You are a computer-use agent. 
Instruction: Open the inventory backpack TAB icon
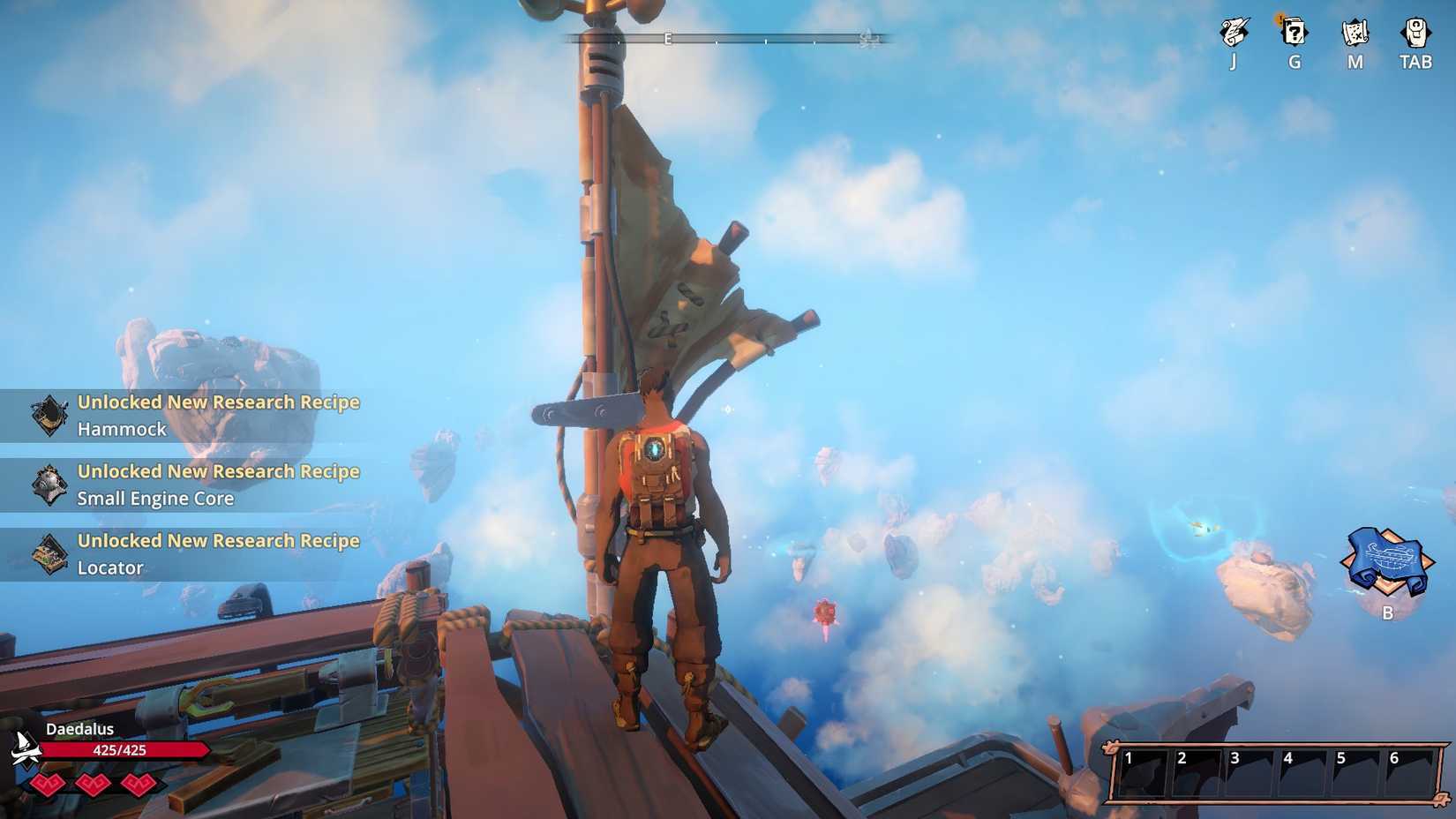[x=1415, y=31]
